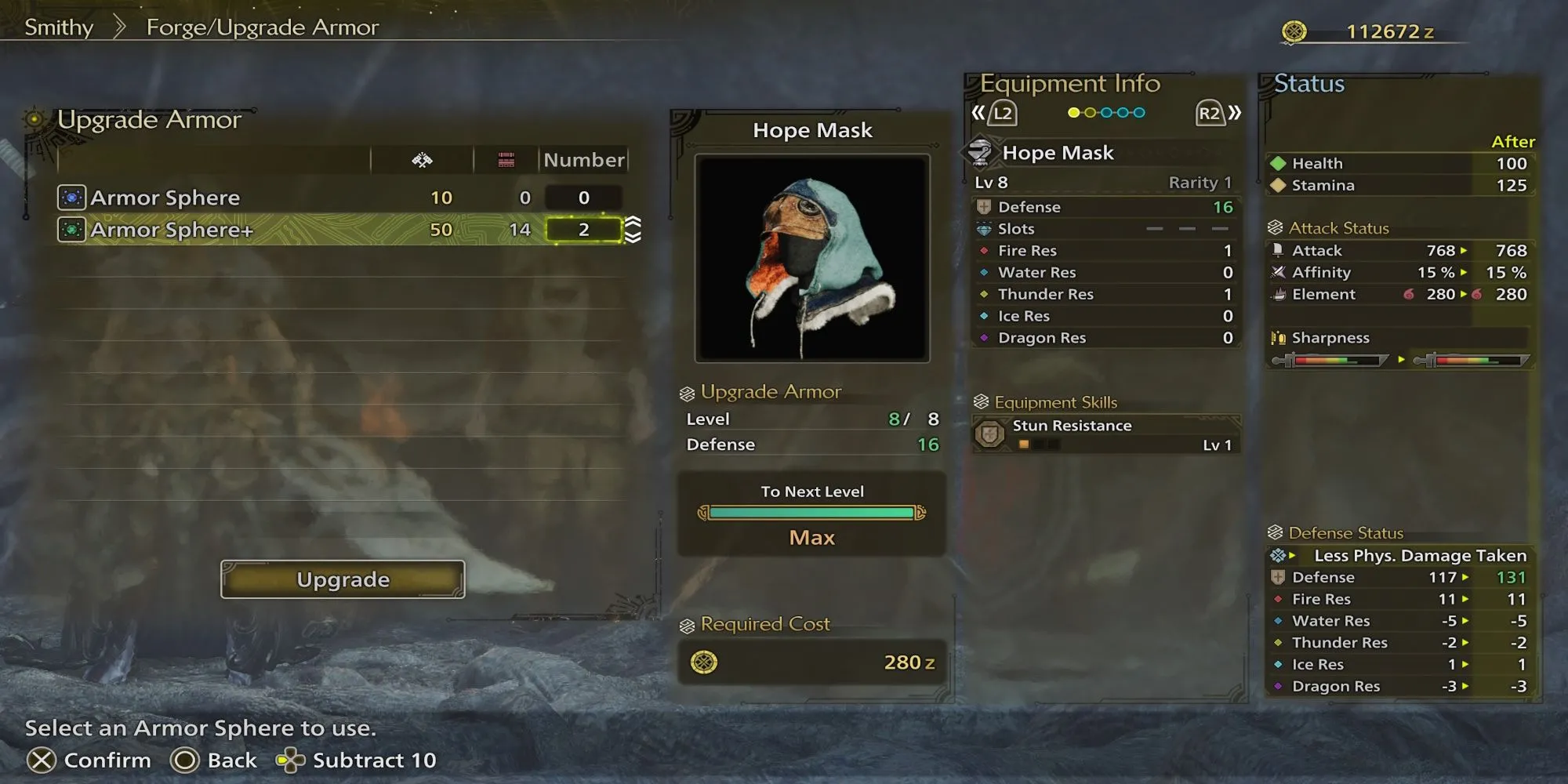Click the Armor Sphere+ quantity box

click(x=583, y=230)
